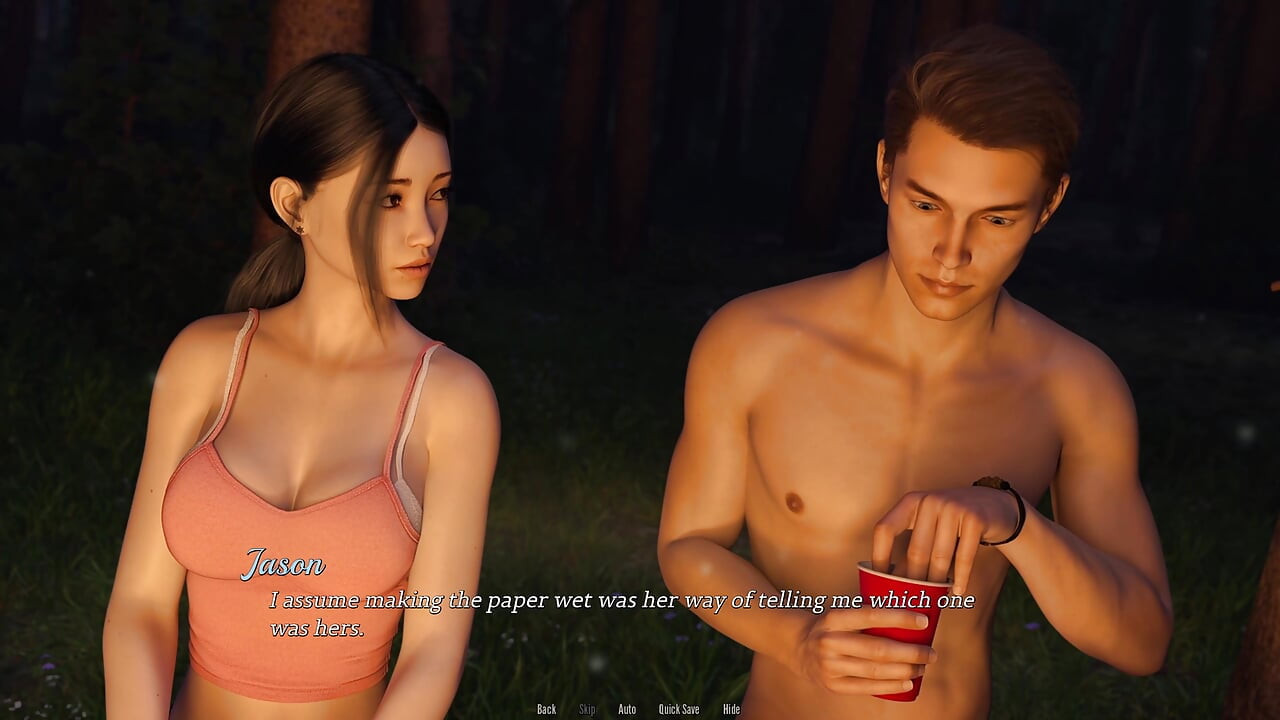This screenshot has width=1280, height=720.
Task: Go back with the Back button
Action: coord(546,709)
